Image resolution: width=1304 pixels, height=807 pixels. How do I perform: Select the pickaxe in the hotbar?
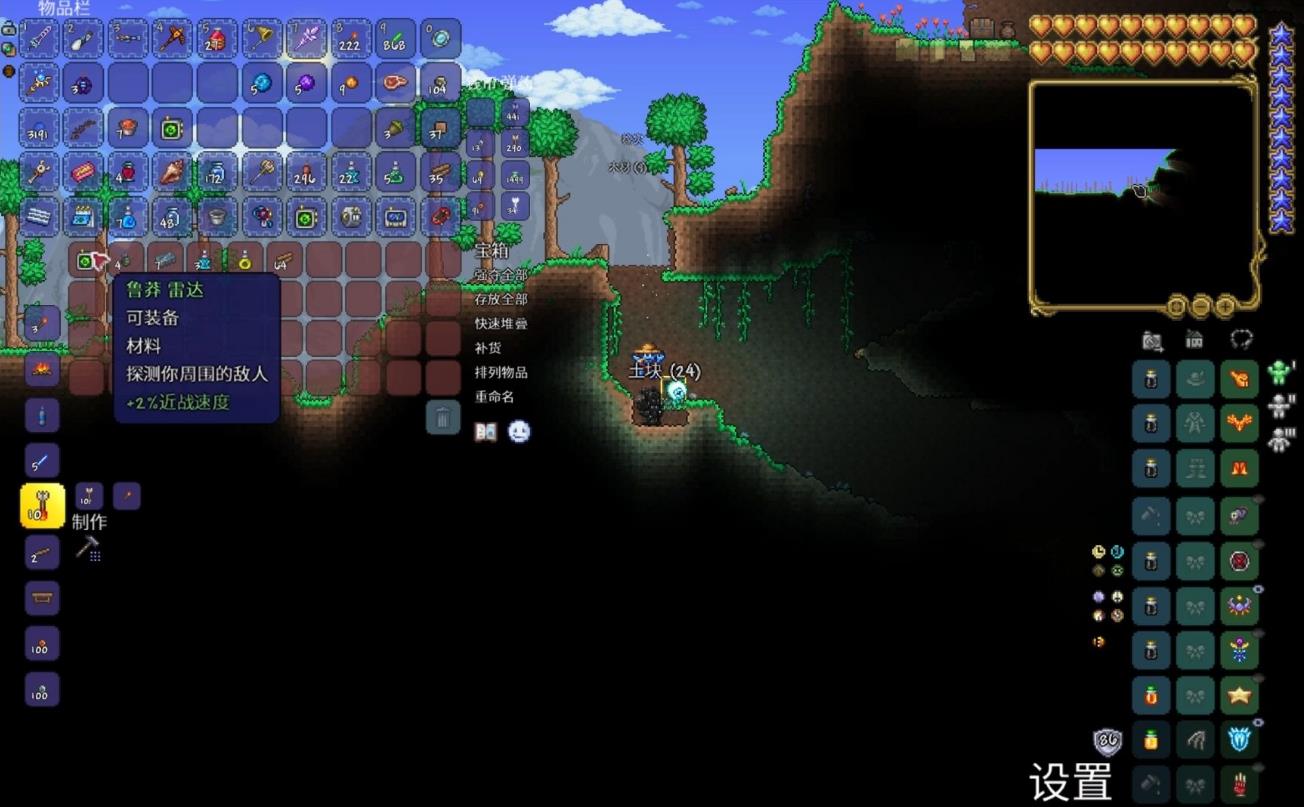[x=173, y=39]
